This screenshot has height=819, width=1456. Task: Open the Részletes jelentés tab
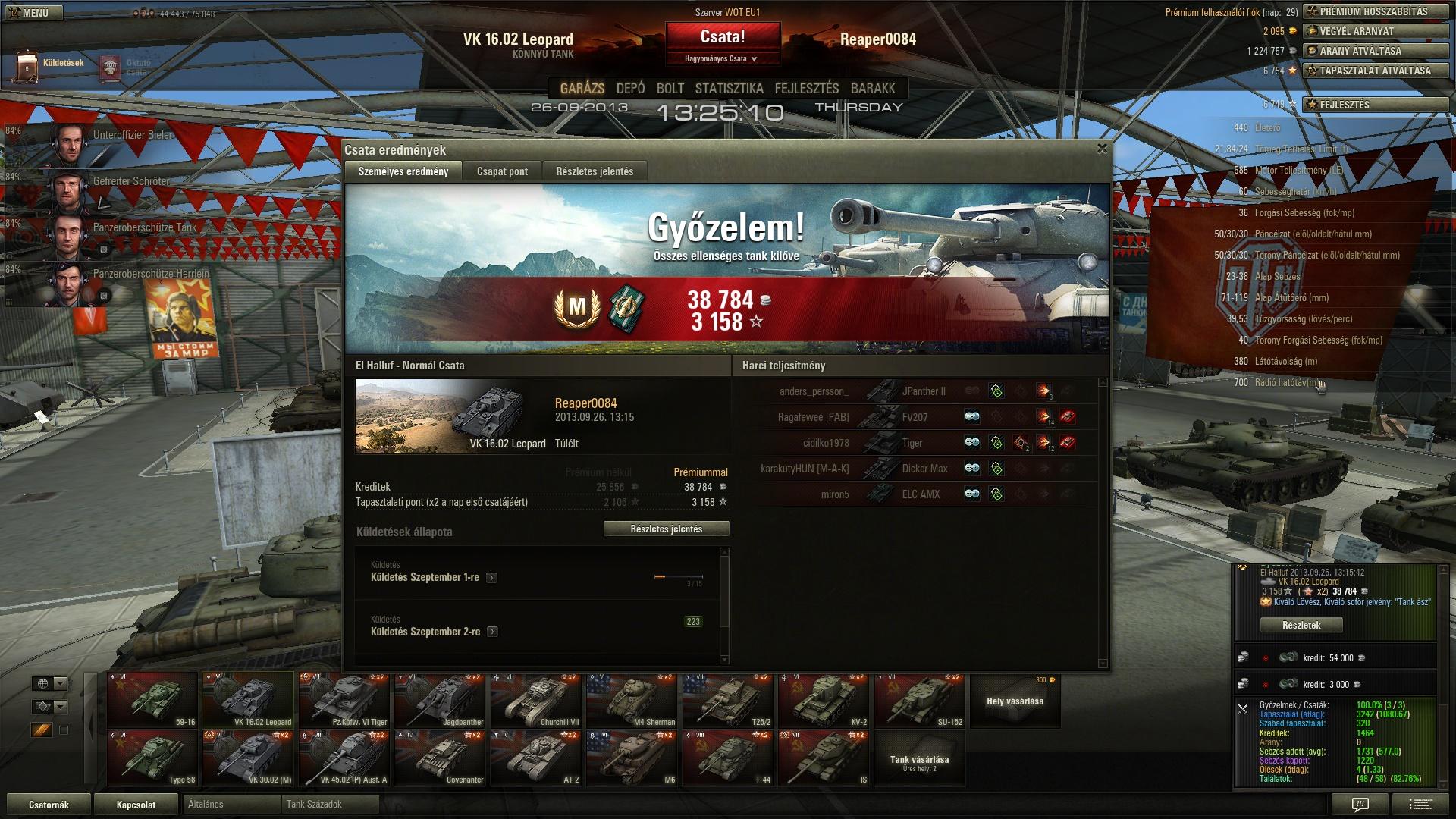coord(595,171)
